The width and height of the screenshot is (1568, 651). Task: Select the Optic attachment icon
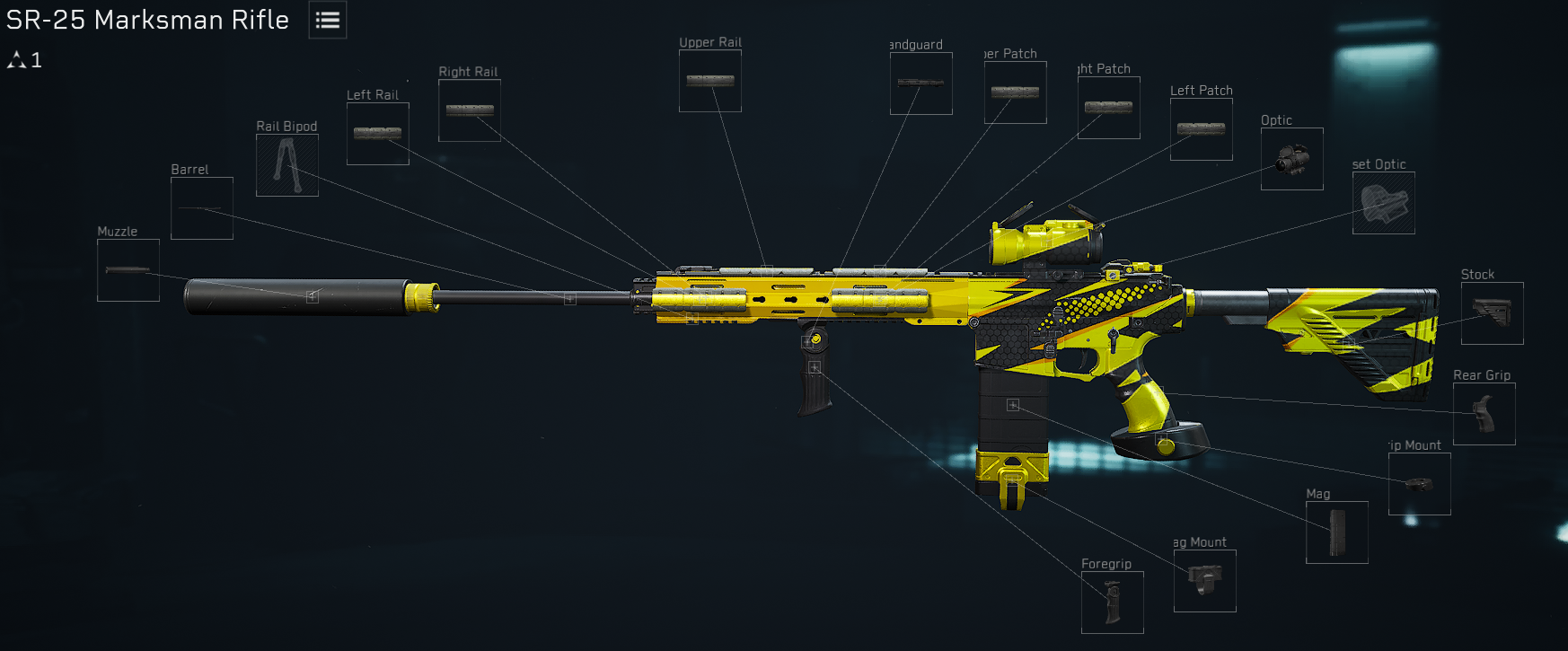1291,159
